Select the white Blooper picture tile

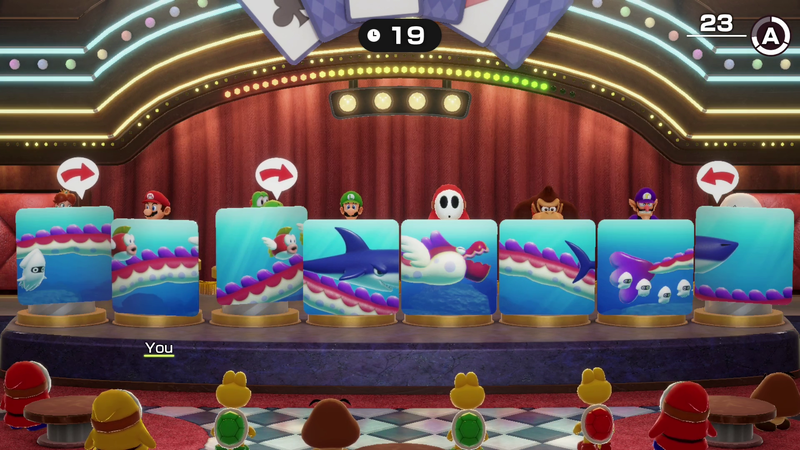point(64,257)
